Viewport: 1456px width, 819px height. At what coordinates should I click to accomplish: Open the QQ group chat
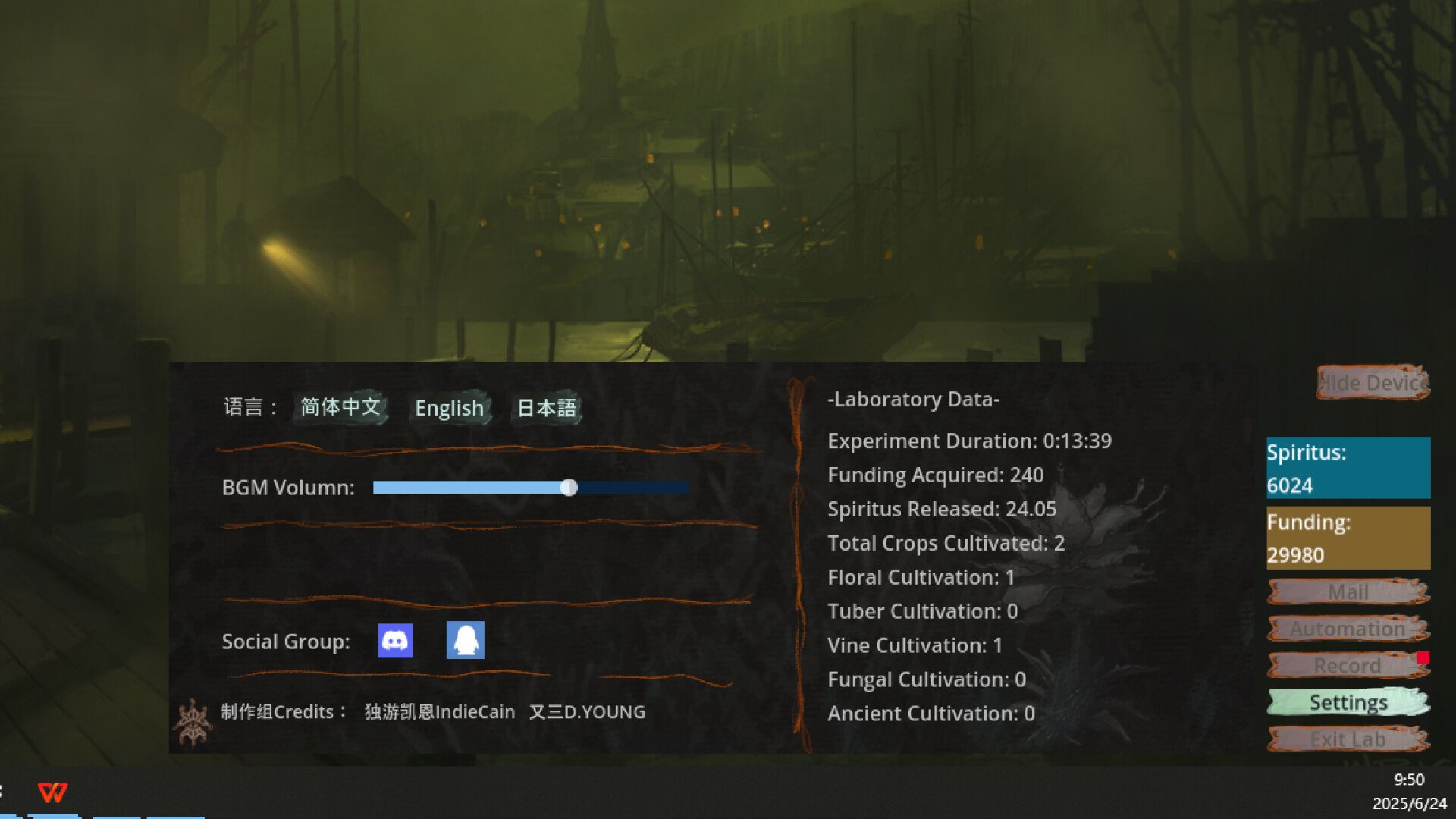click(x=465, y=641)
